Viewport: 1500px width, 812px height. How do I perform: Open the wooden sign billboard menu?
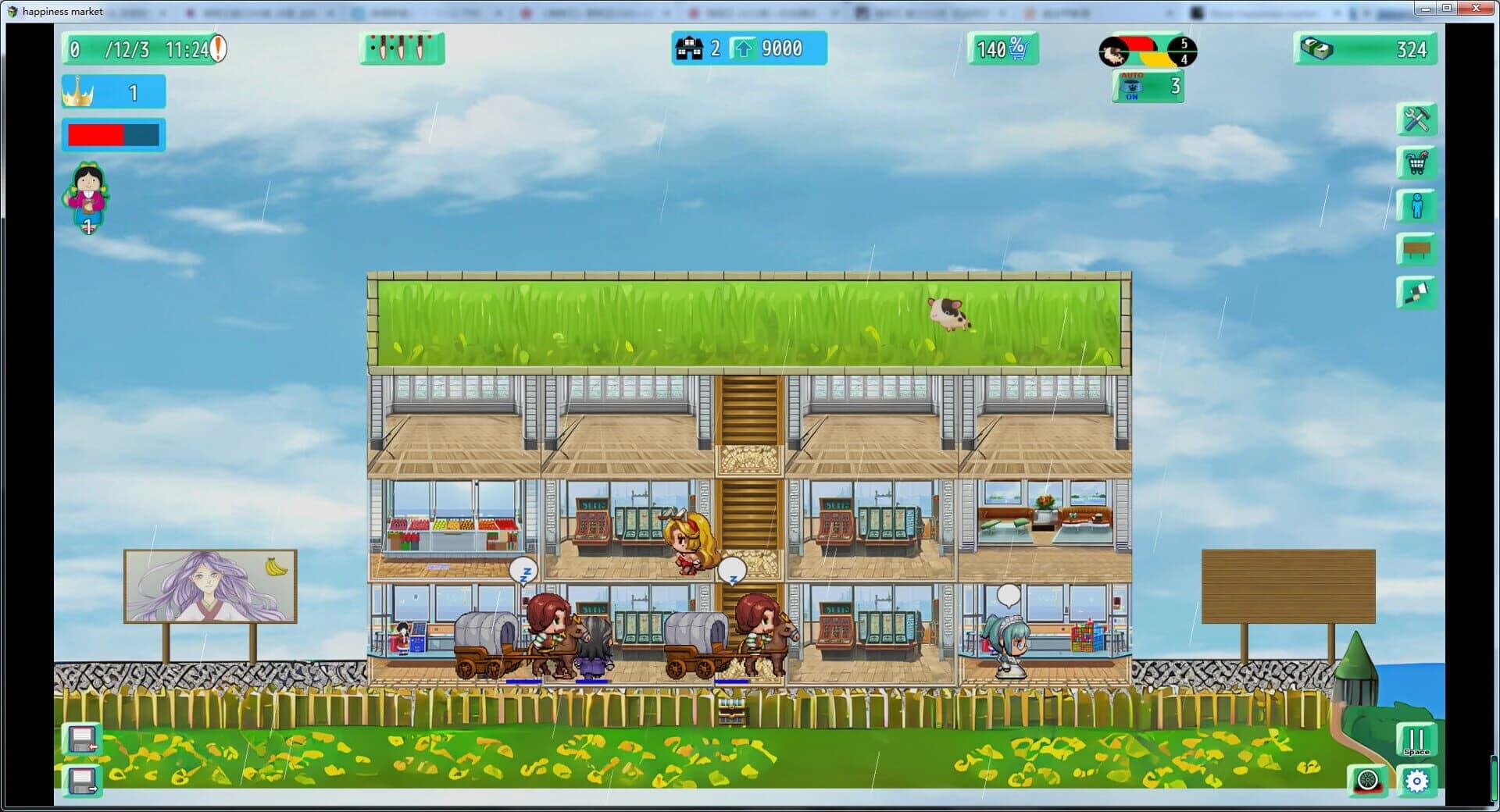[x=1416, y=250]
